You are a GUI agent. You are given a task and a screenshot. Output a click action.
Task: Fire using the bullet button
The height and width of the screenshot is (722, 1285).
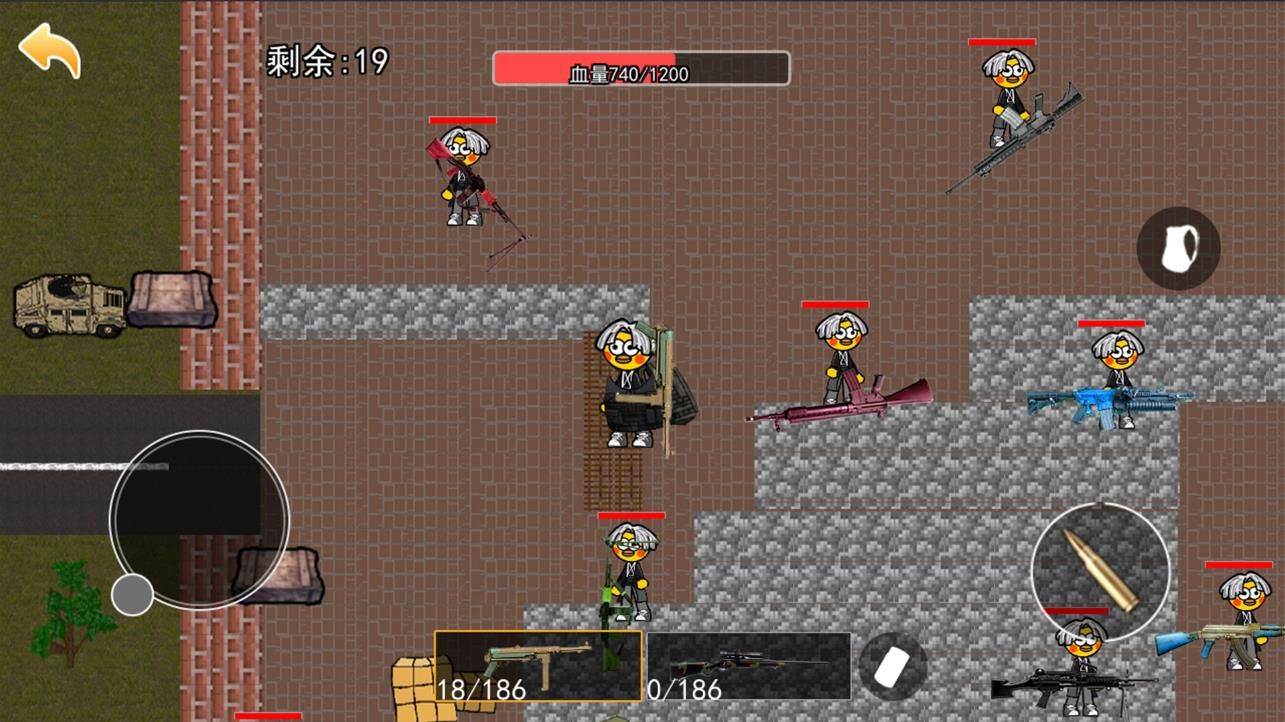pos(1100,571)
